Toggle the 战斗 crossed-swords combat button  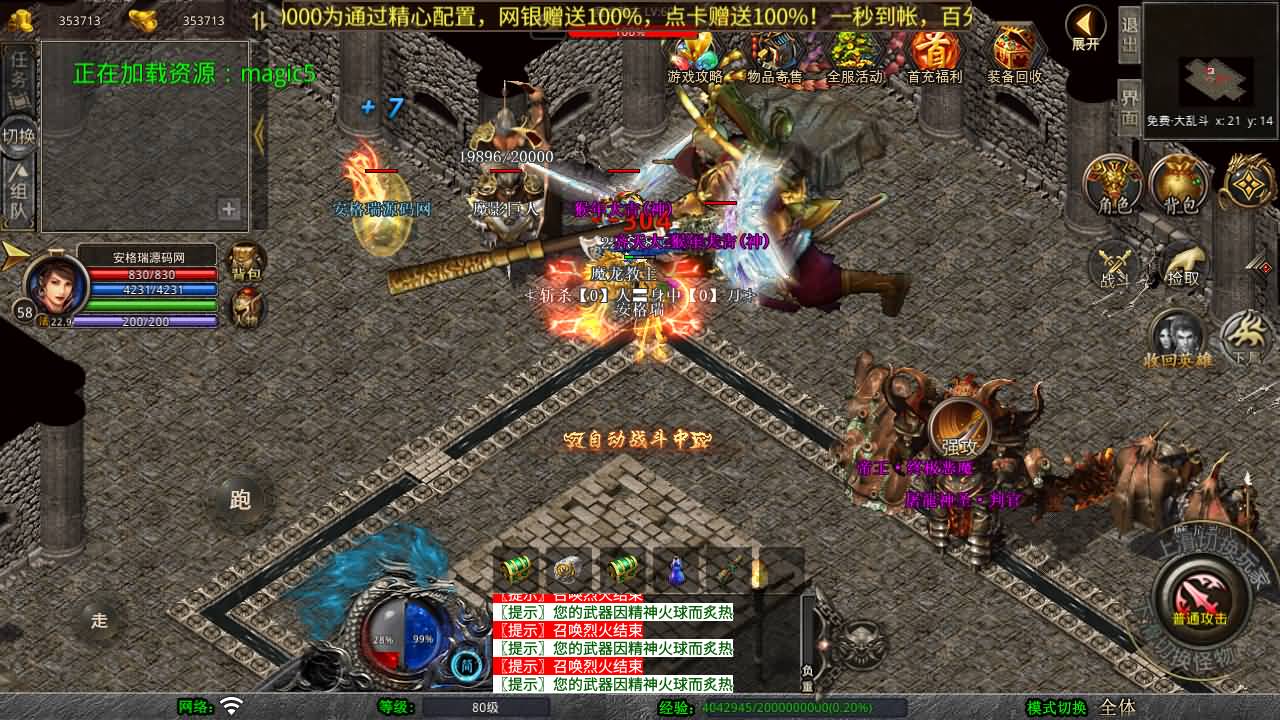tap(1114, 265)
